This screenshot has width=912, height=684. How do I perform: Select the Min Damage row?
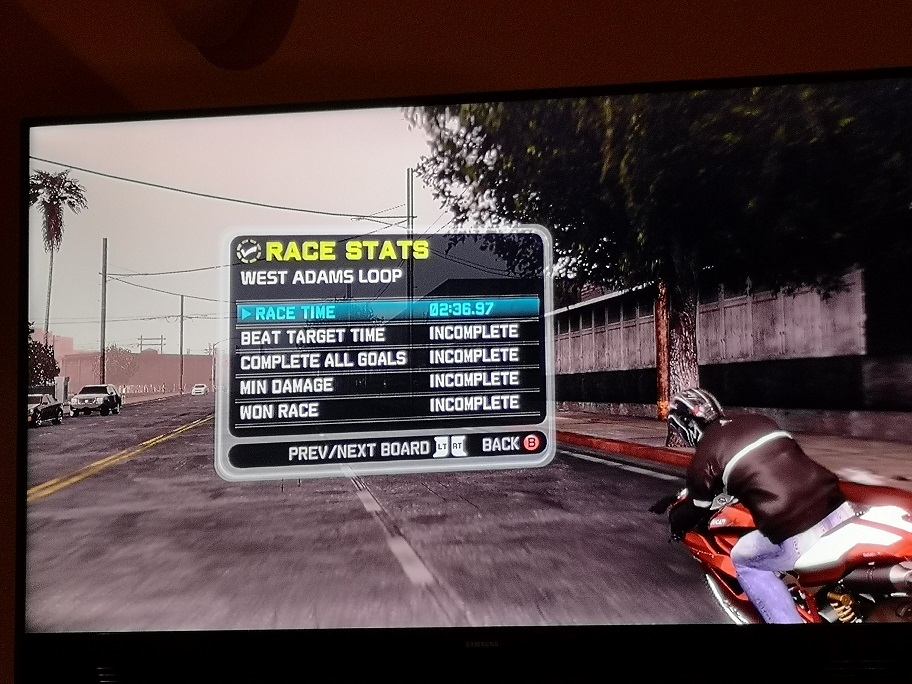[x=388, y=383]
